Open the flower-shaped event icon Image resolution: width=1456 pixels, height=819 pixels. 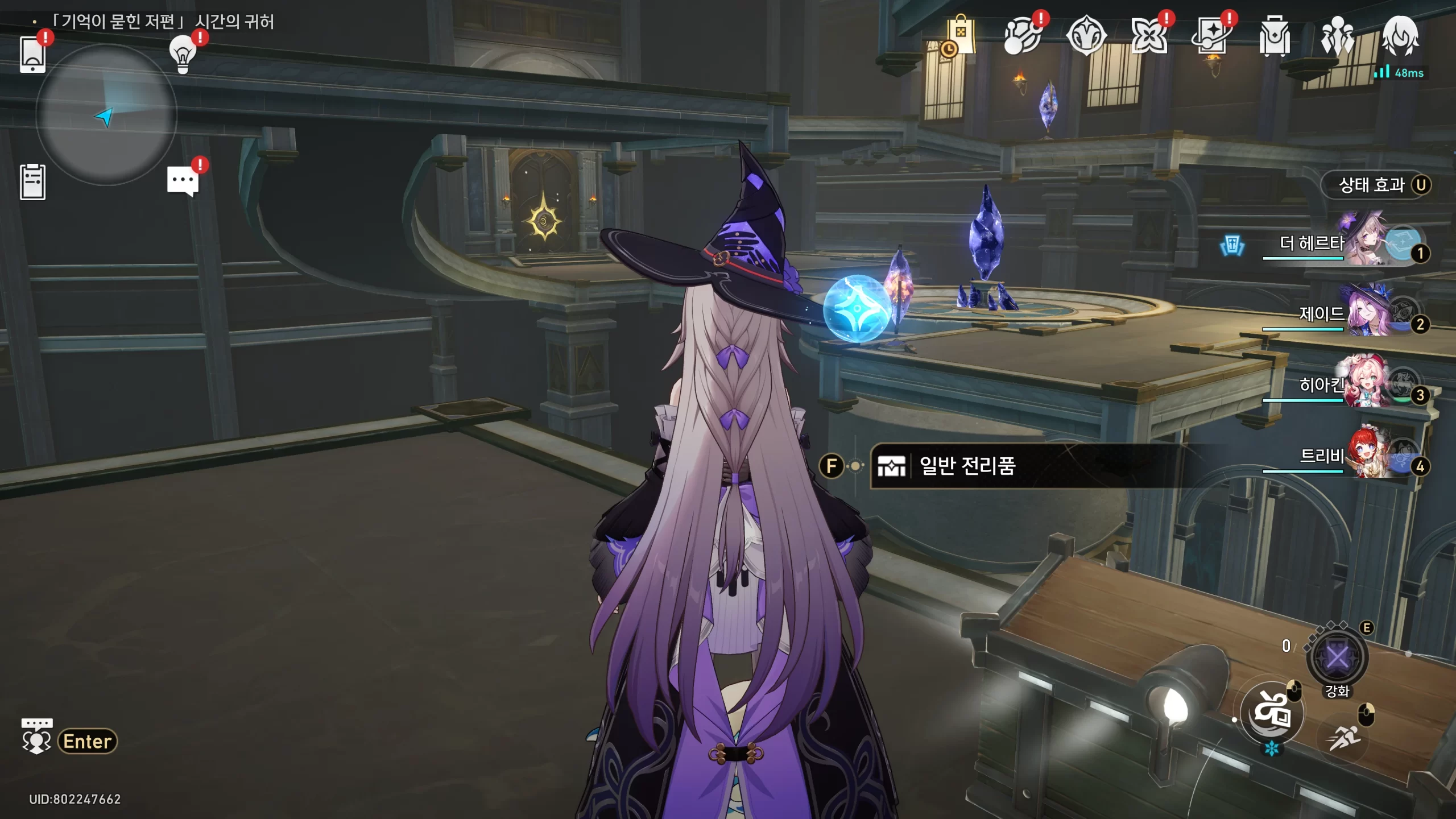click(1149, 36)
